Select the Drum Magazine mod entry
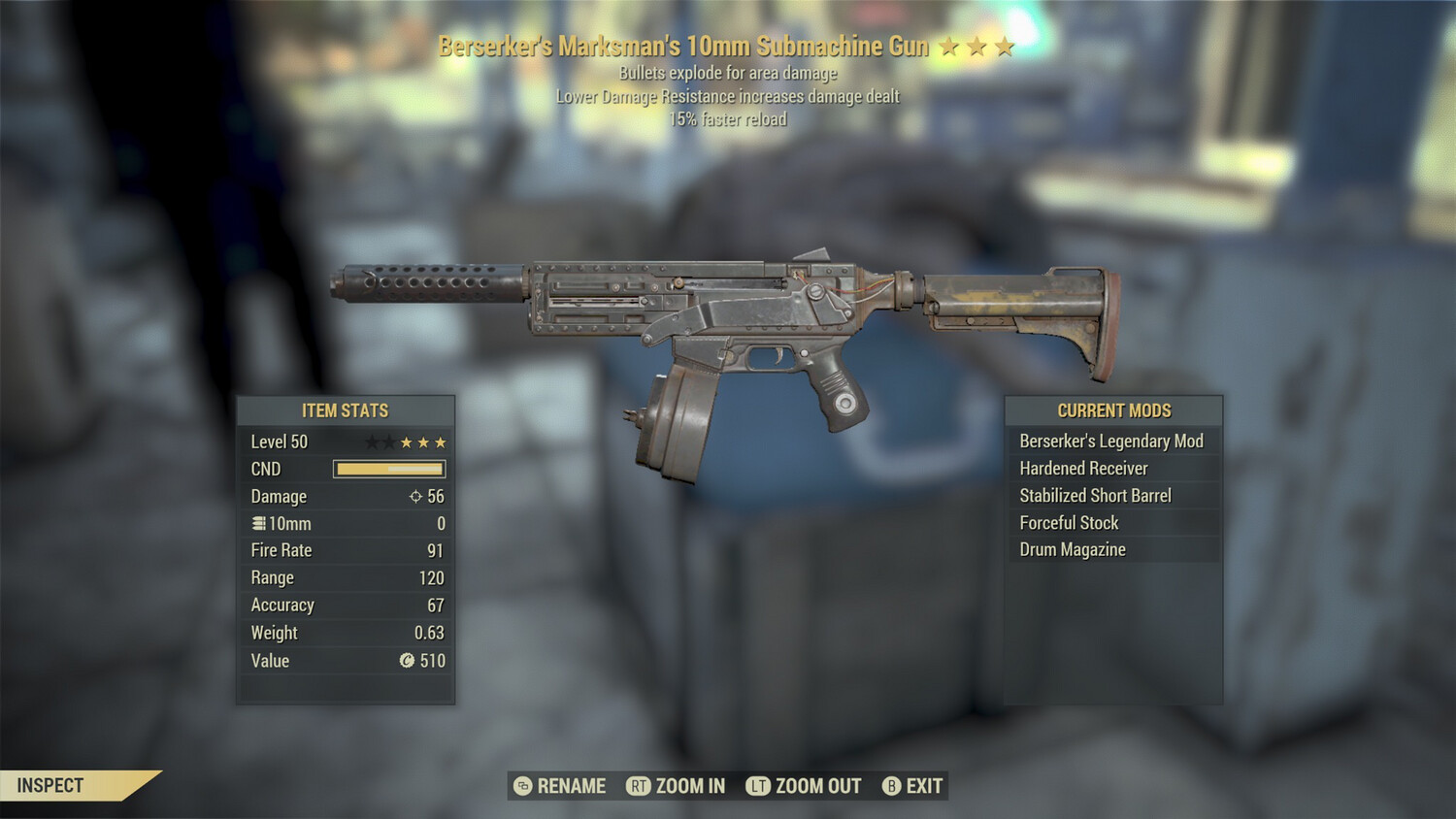This screenshot has height=819, width=1456. tap(1072, 549)
